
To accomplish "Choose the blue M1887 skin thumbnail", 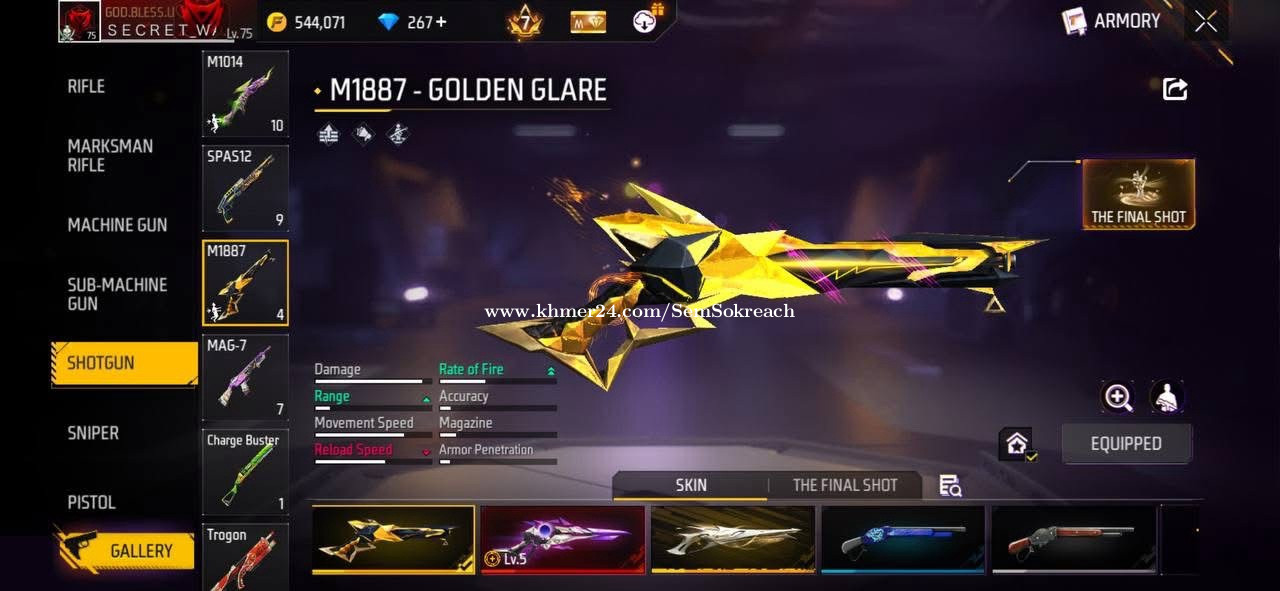I will (x=902, y=539).
